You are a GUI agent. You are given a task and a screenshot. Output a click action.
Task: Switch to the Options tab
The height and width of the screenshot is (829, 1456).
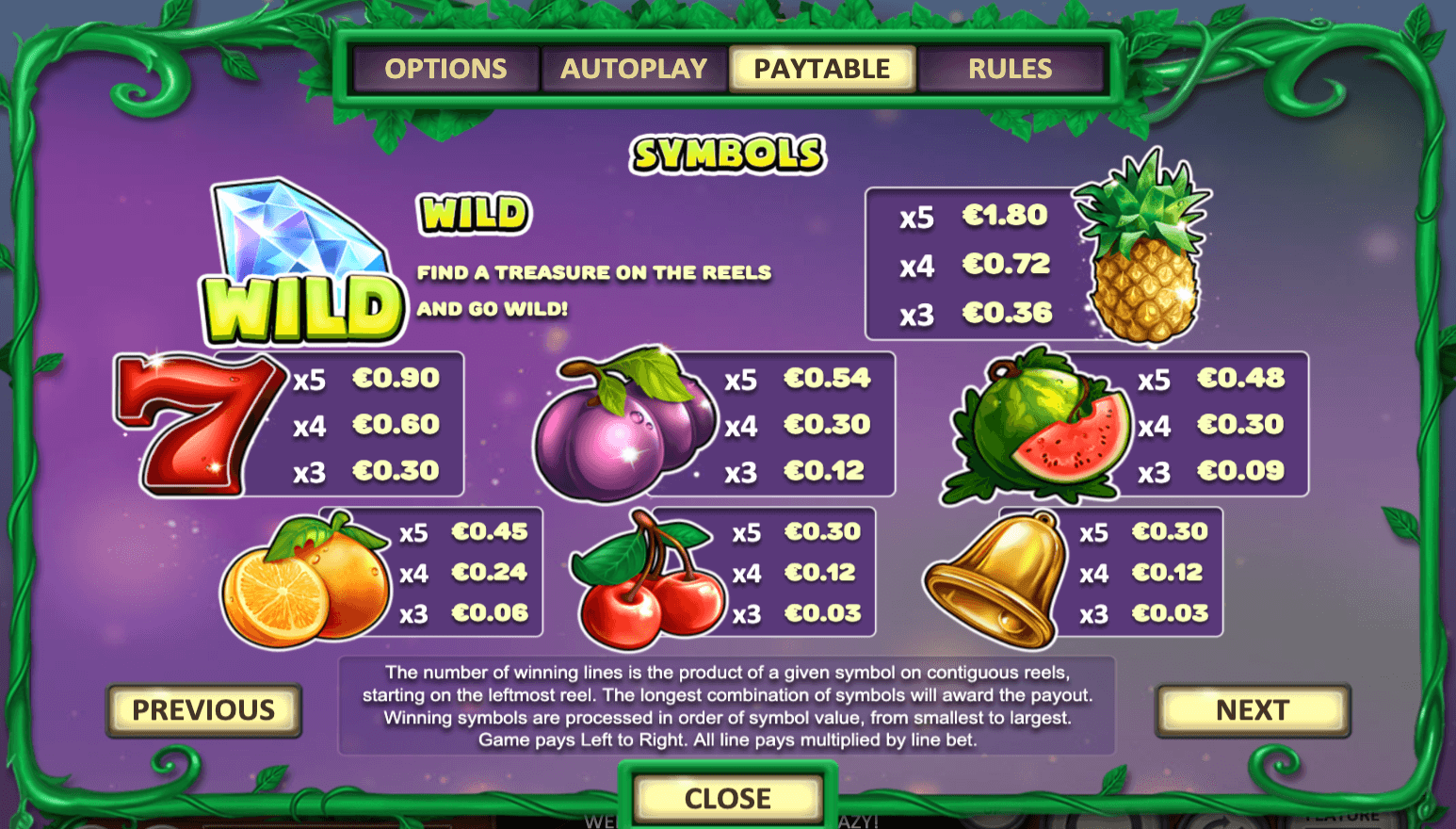coord(445,69)
